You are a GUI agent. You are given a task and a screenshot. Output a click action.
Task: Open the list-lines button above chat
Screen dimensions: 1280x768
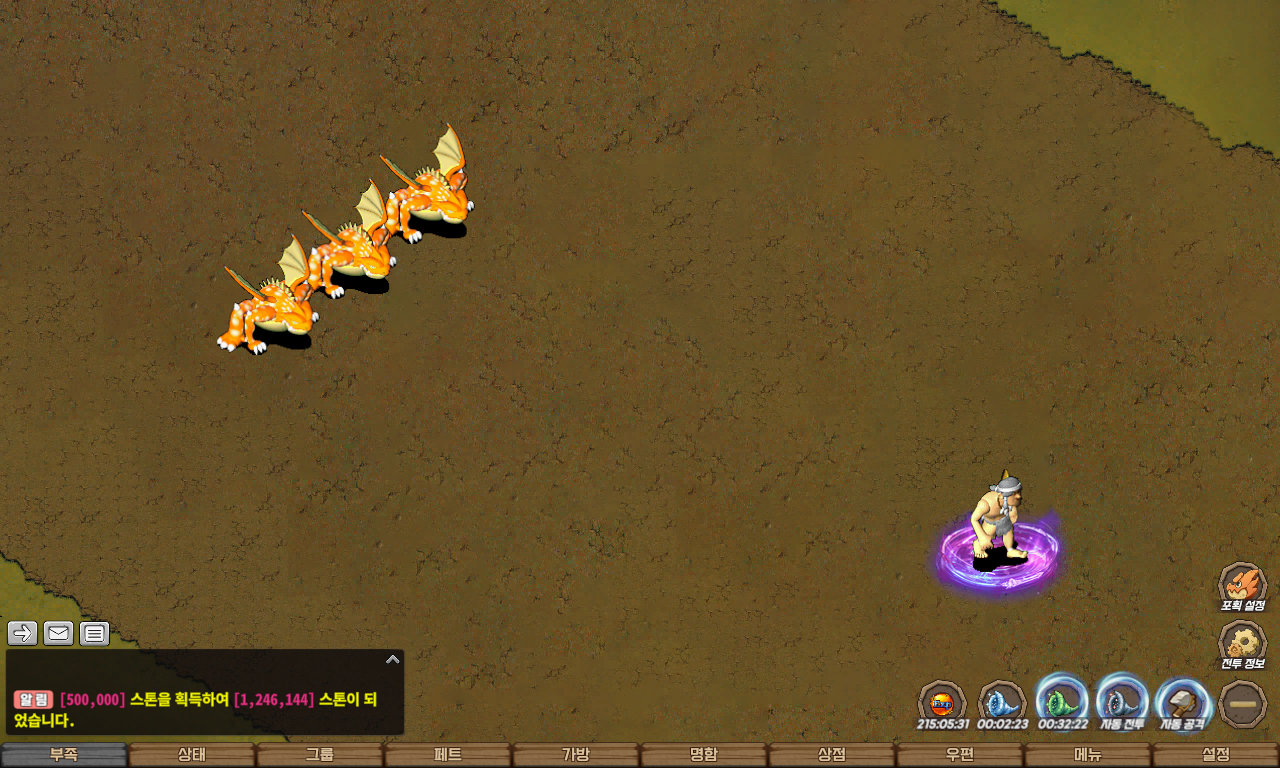tap(94, 633)
